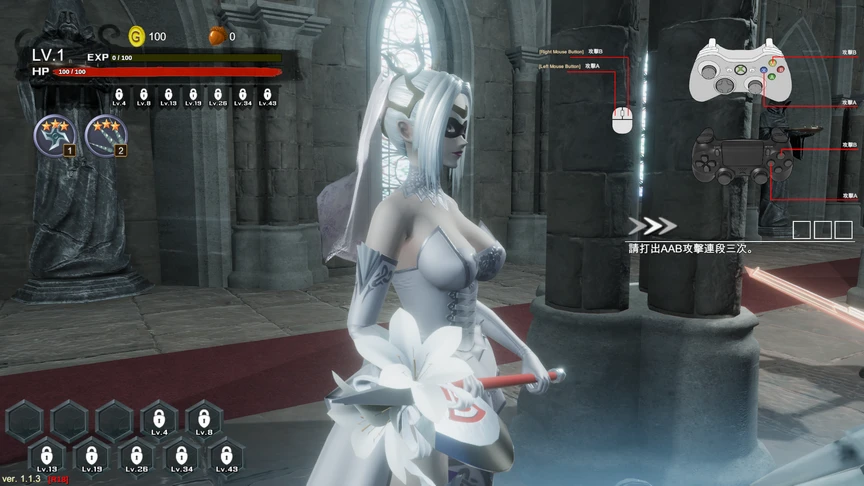Viewport: 864px width, 486px height.
Task: Click the hexagonal Lv.43 locked slot
Action: [226, 458]
